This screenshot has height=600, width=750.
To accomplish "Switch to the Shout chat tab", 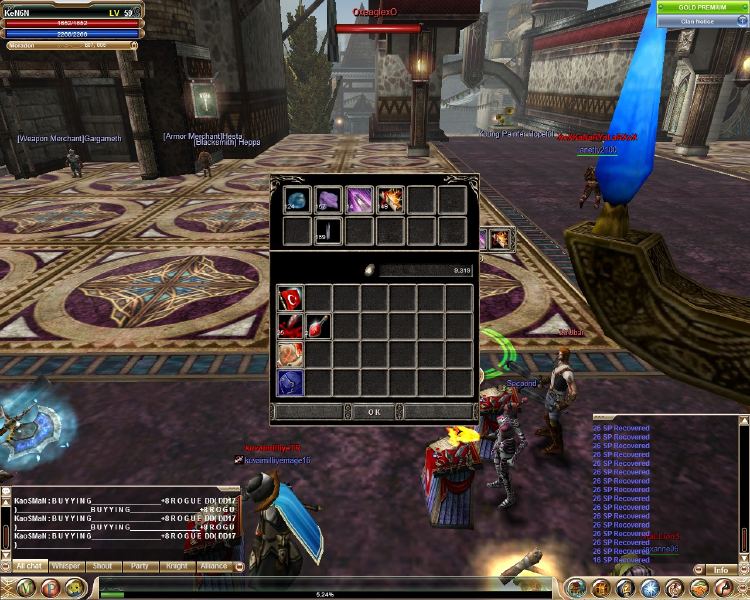I will [102, 566].
